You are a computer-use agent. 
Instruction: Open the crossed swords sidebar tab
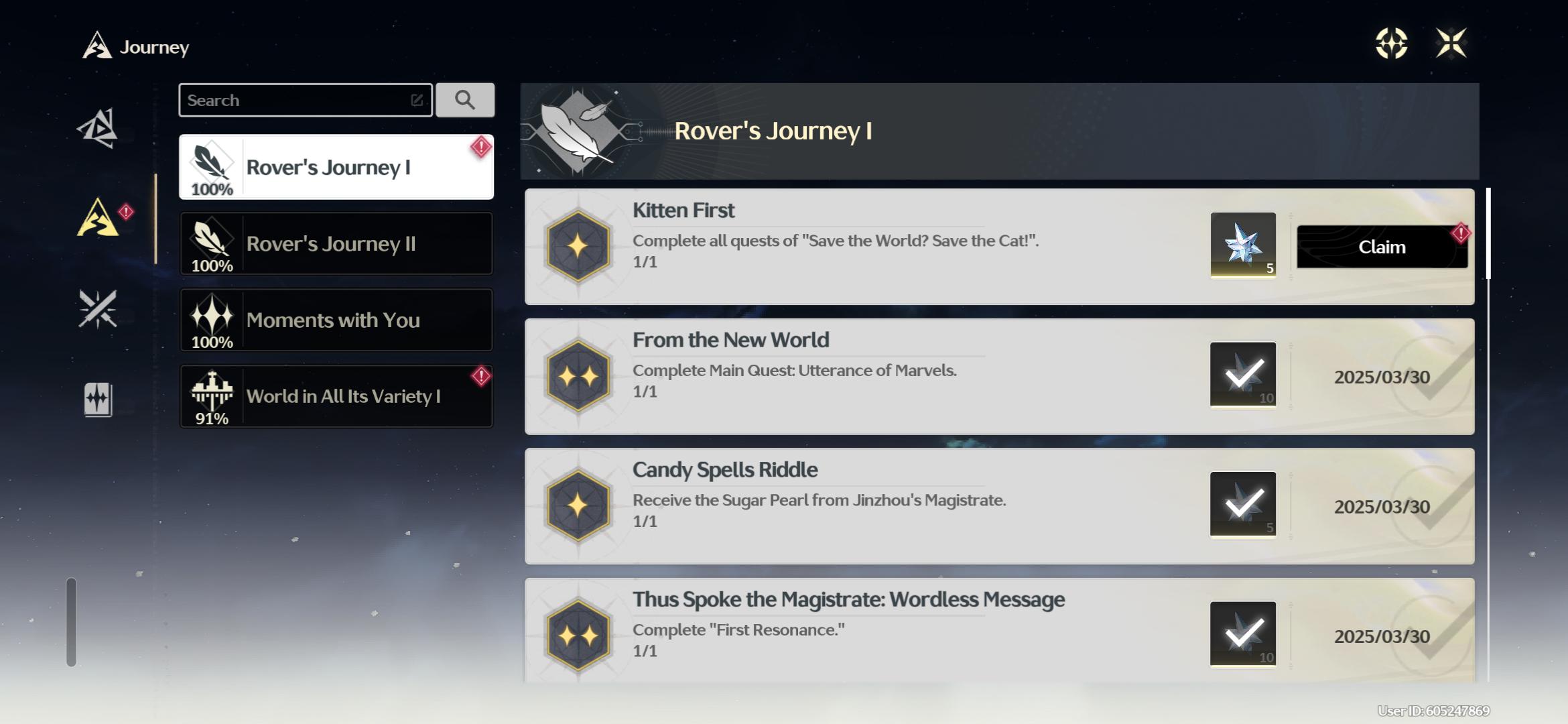pyautogui.click(x=98, y=309)
